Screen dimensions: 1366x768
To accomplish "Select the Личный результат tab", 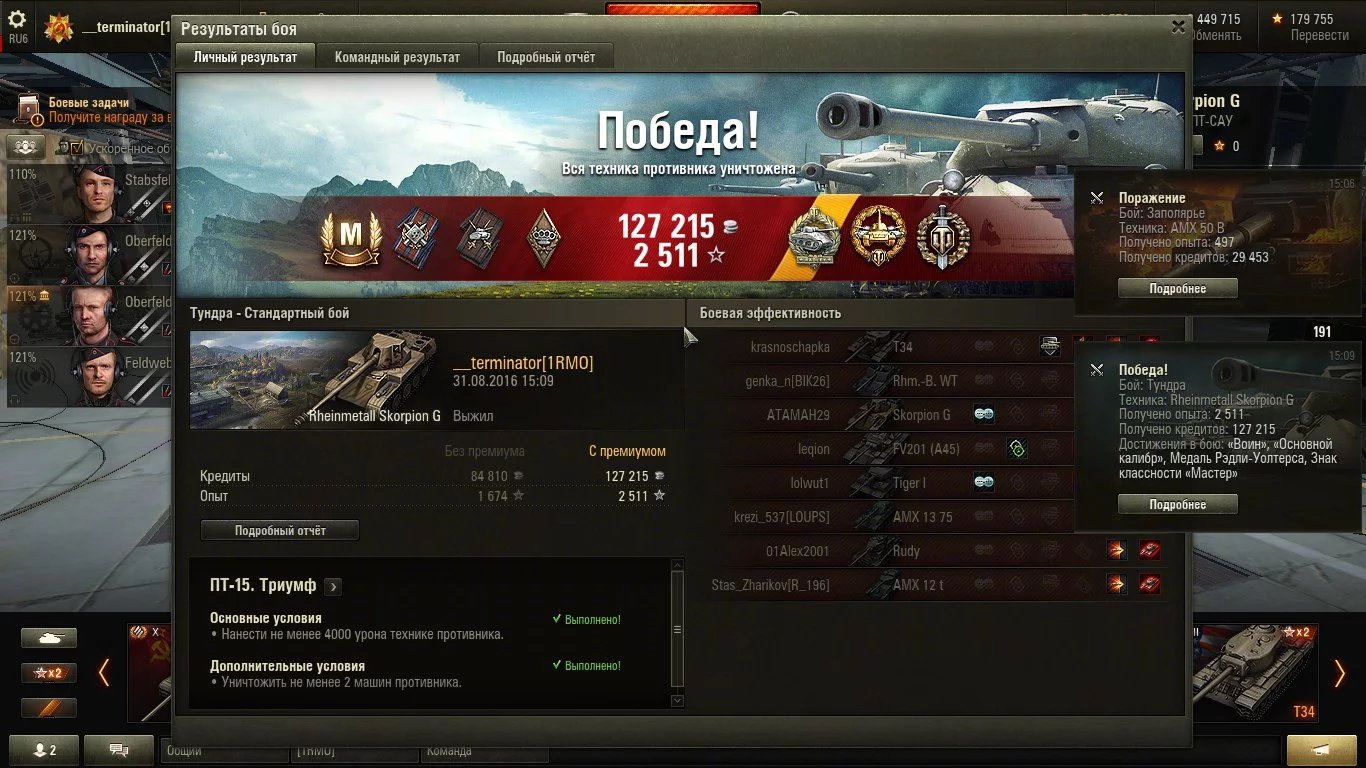I will coord(245,57).
